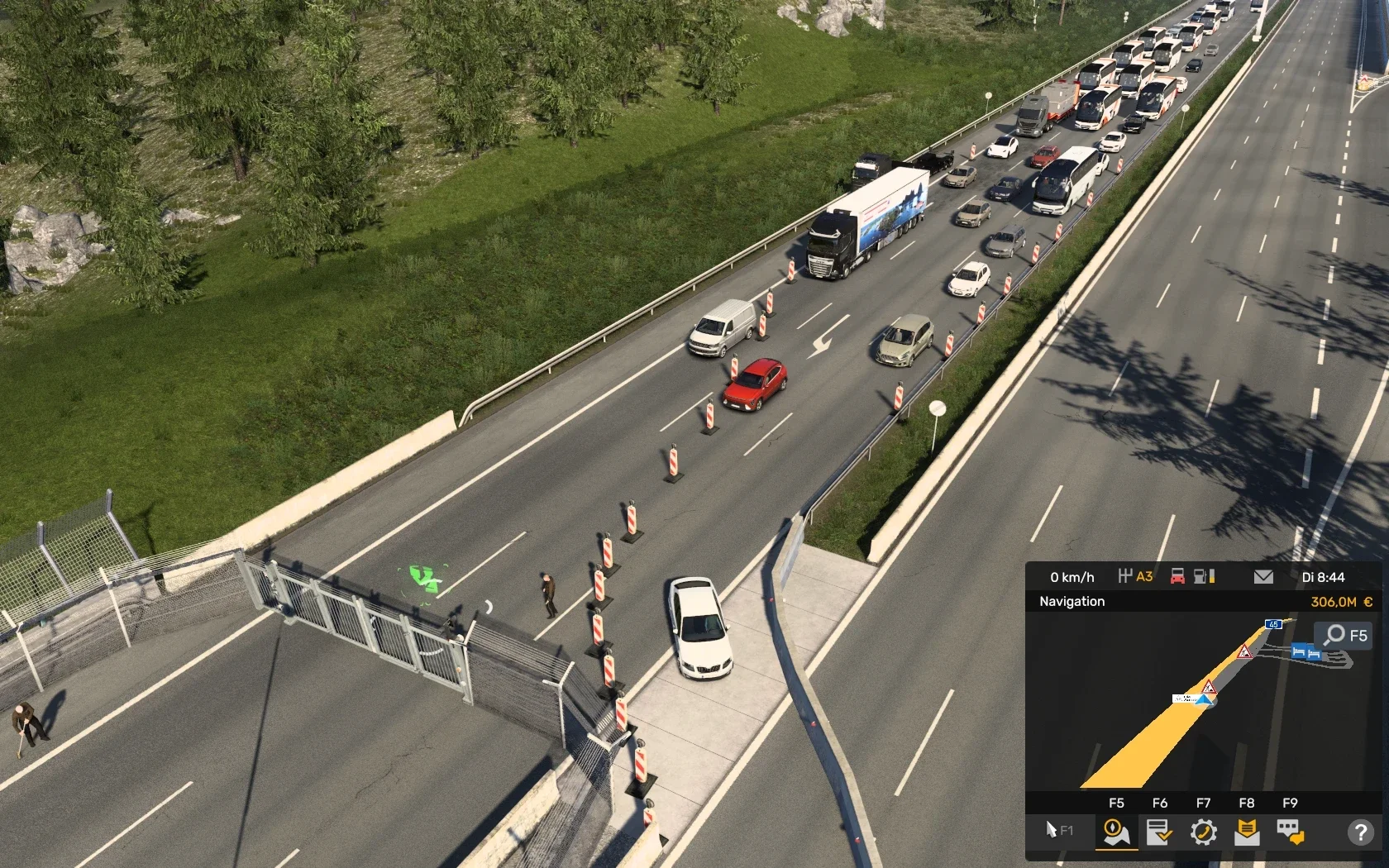Call roadside assistance via the gear-phone icon
The image size is (1389, 868).
point(1205,832)
